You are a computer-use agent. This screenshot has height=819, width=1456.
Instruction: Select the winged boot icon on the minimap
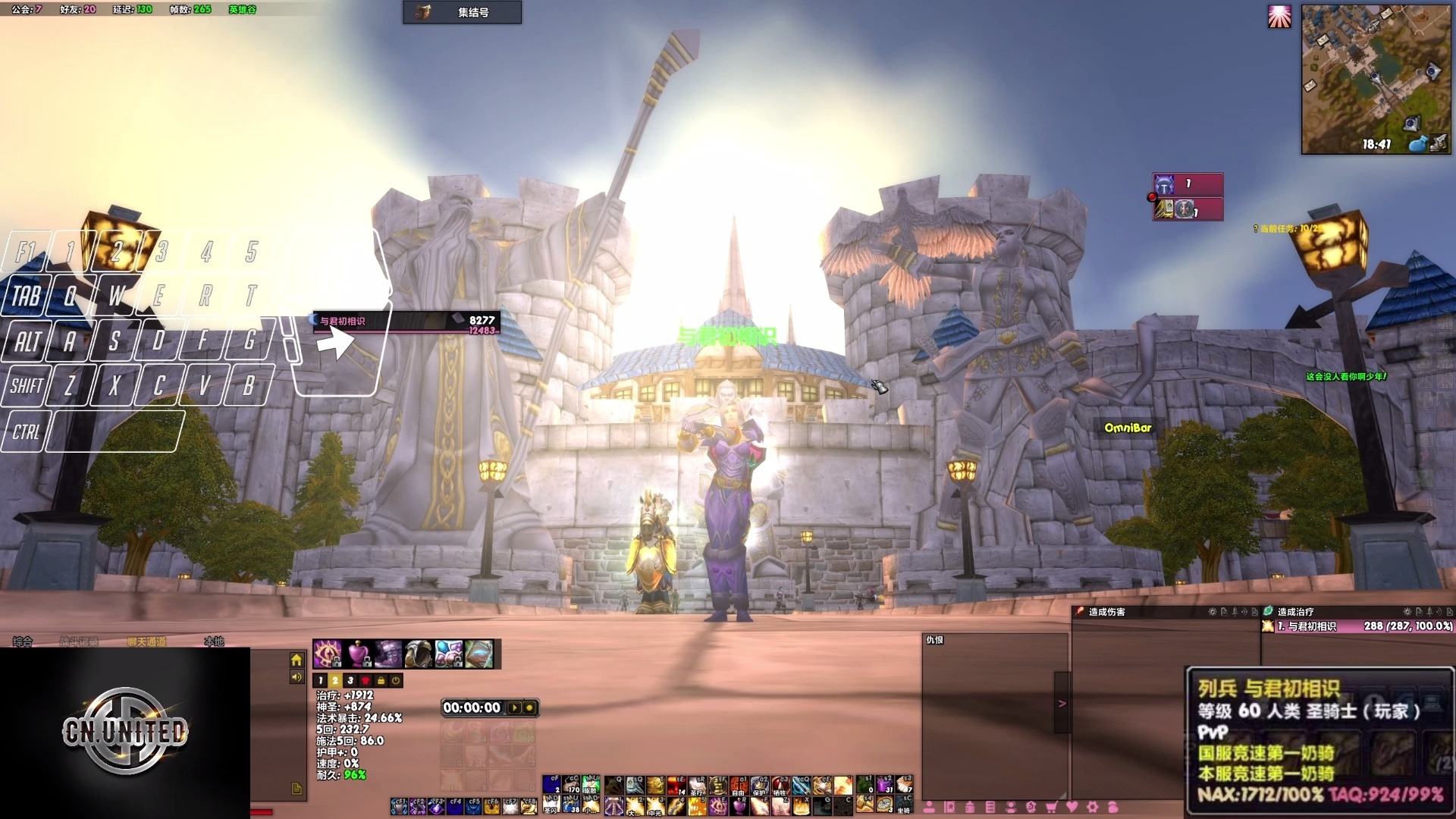pyautogui.click(x=1438, y=143)
